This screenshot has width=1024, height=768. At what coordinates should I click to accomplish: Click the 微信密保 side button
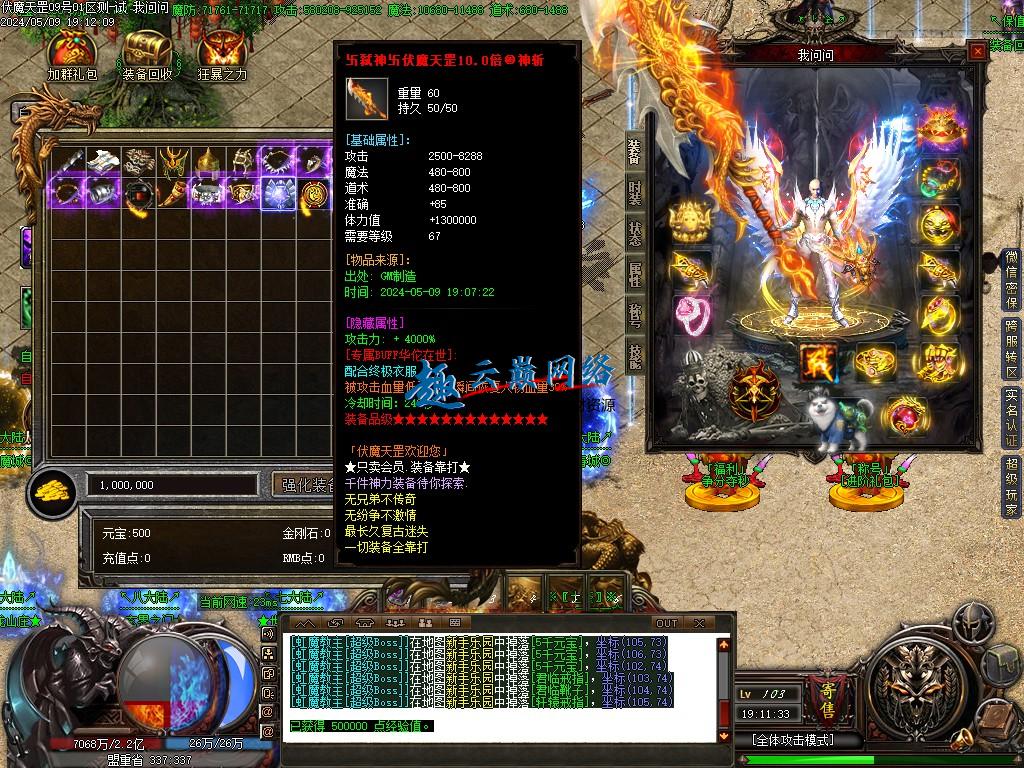click(x=1011, y=278)
